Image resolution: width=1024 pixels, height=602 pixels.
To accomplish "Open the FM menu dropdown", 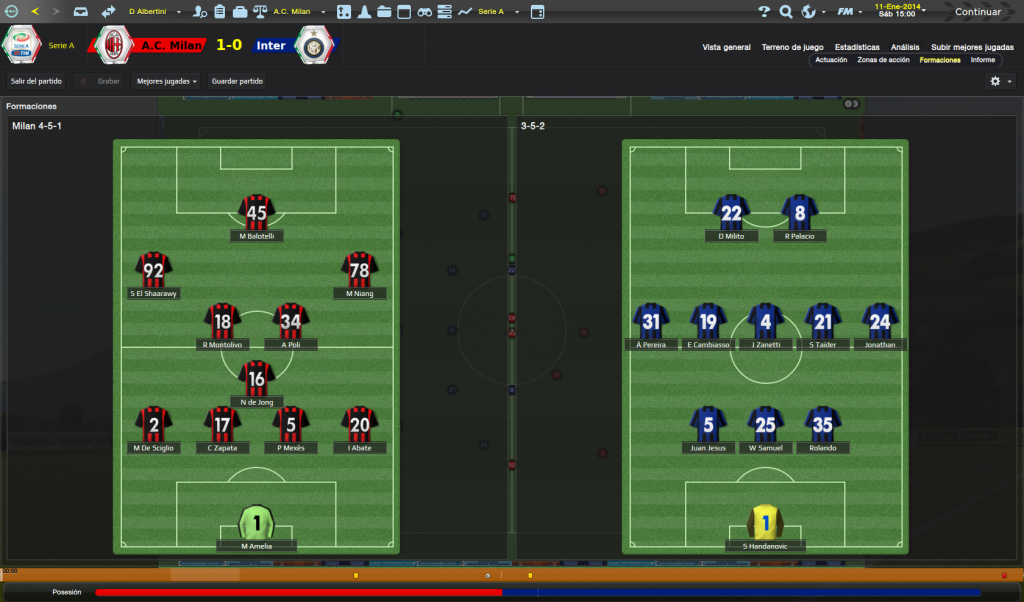I will coord(847,12).
